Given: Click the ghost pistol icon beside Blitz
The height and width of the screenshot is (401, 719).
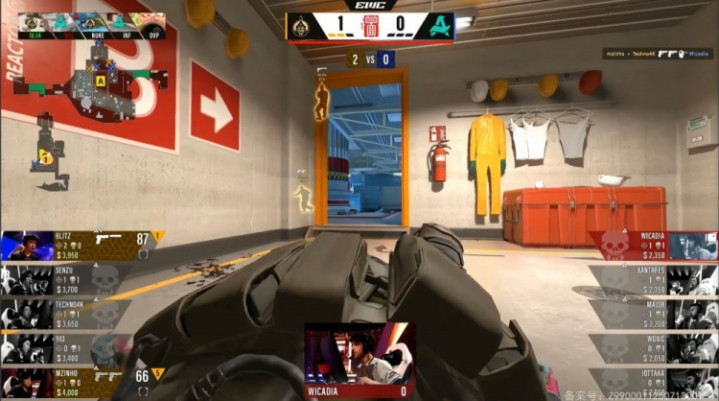Looking at the screenshot, I should (x=108, y=240).
